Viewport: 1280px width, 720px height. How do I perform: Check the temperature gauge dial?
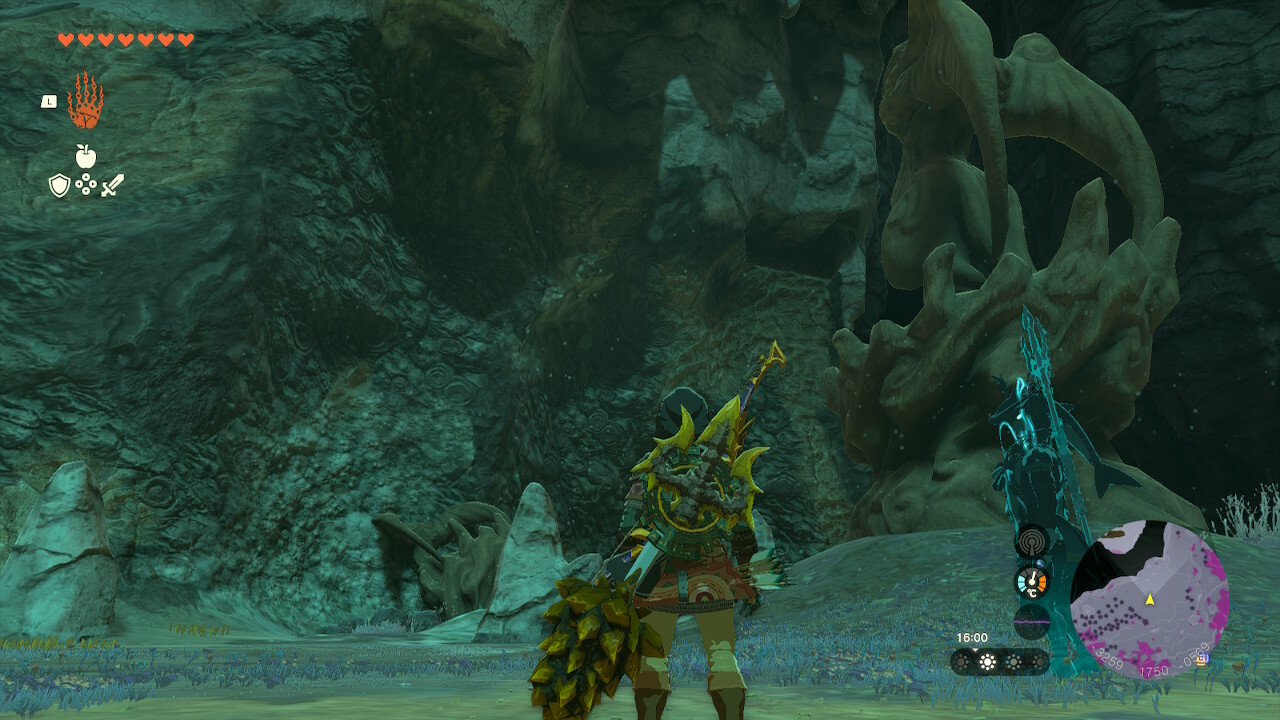[1031, 582]
